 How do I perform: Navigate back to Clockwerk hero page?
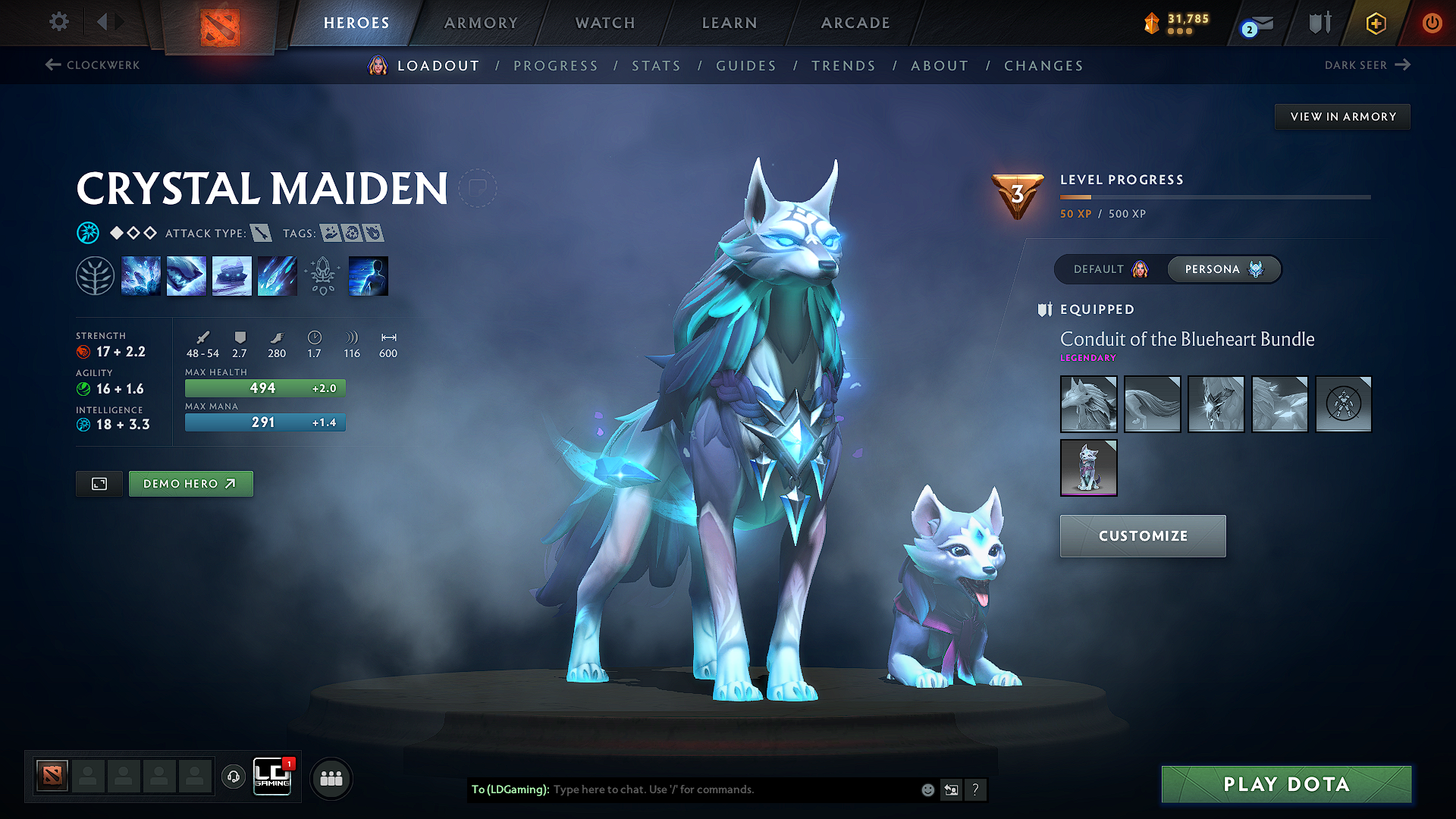click(91, 65)
